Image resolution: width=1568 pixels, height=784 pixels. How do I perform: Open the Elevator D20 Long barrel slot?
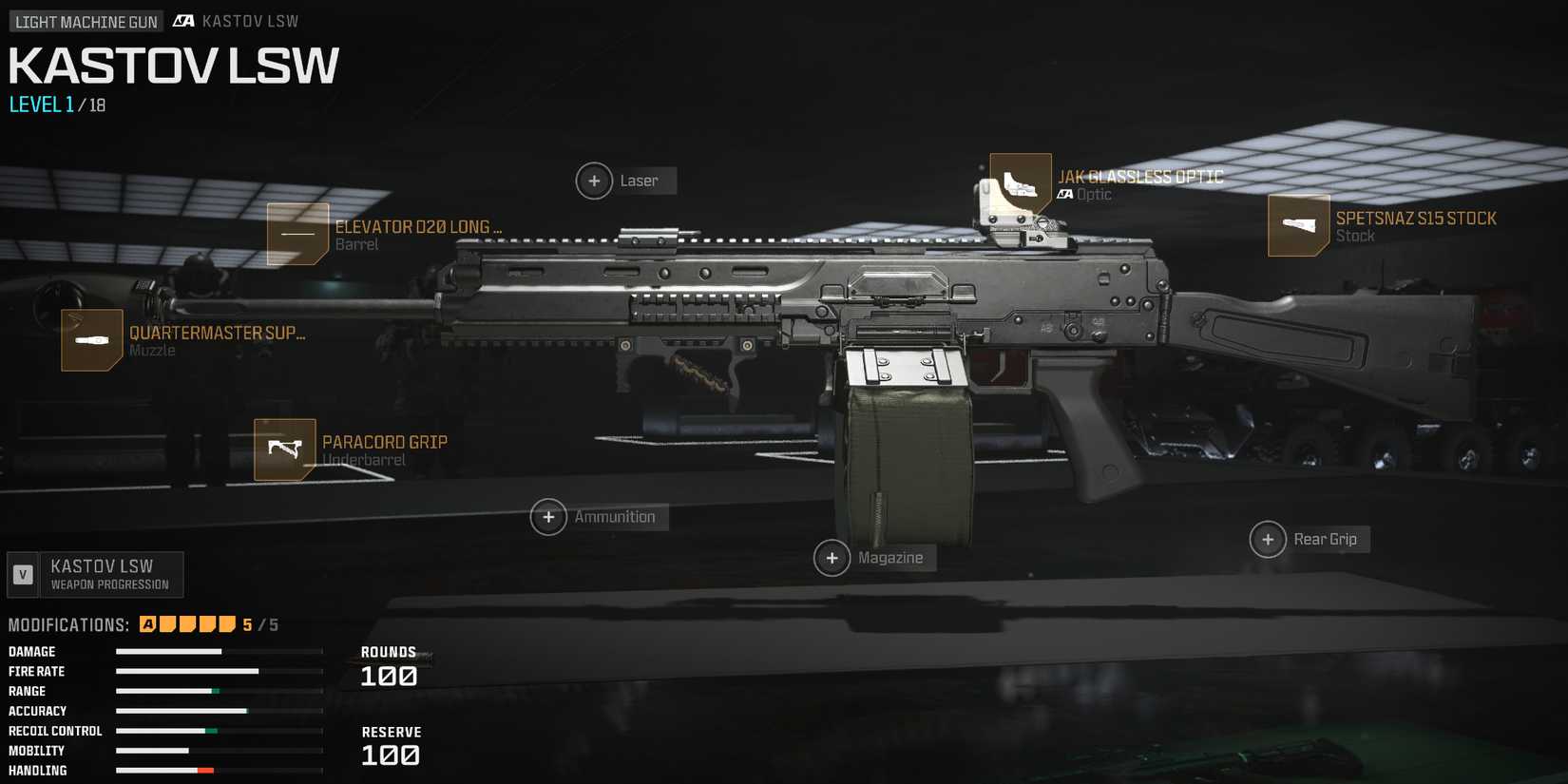(x=296, y=234)
